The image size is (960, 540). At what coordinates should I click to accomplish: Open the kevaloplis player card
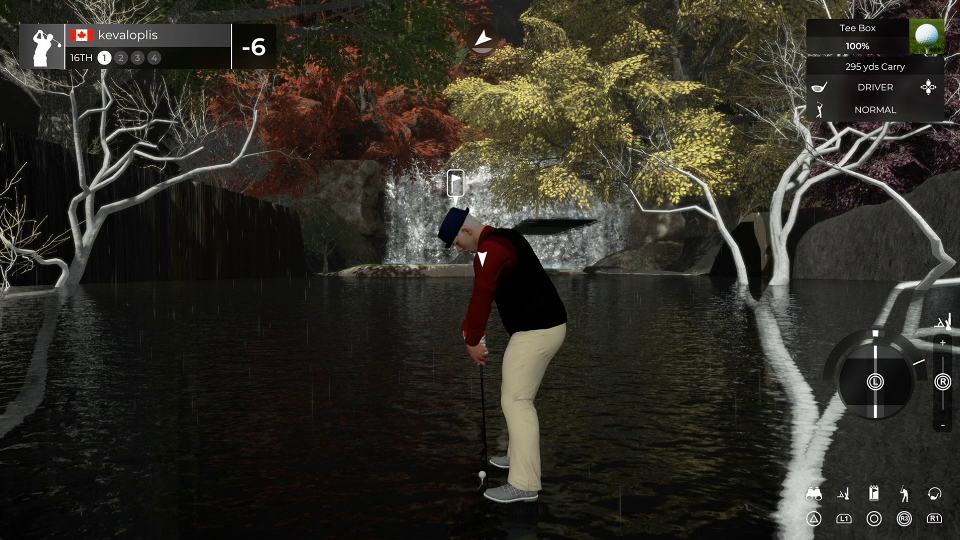click(x=150, y=35)
